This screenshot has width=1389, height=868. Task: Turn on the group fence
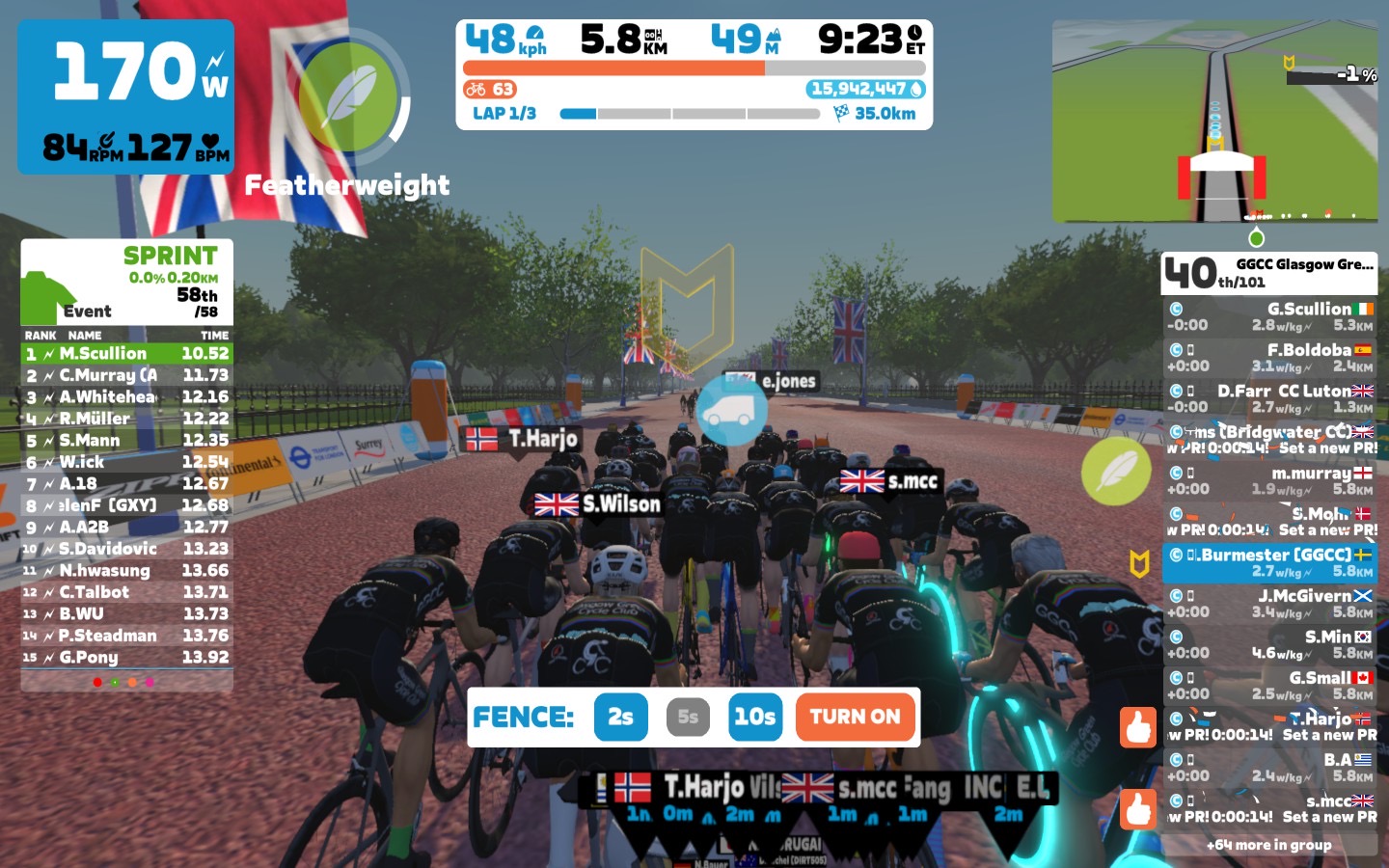point(855,717)
